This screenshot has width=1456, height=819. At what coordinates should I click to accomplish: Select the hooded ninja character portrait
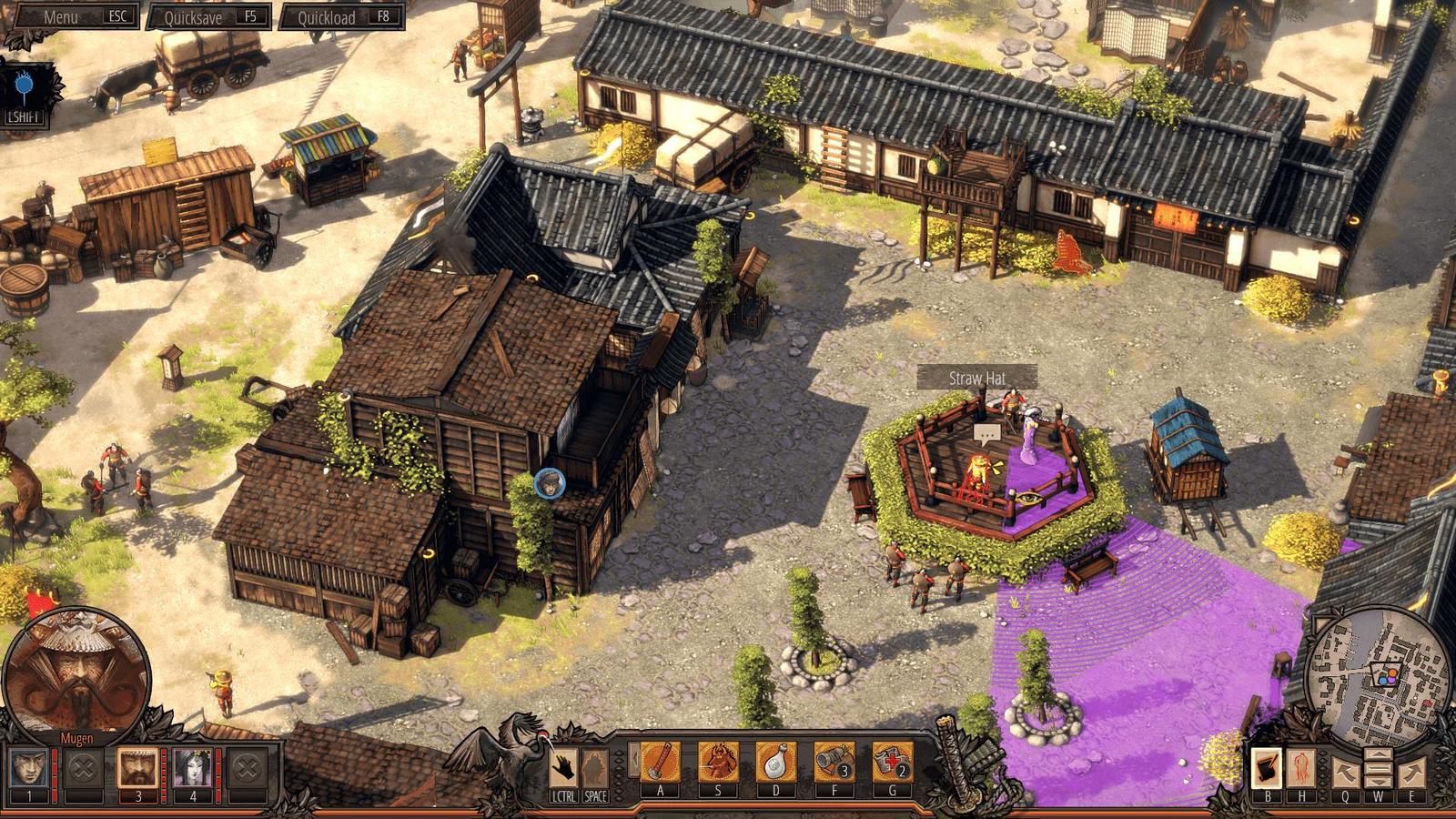tap(29, 769)
